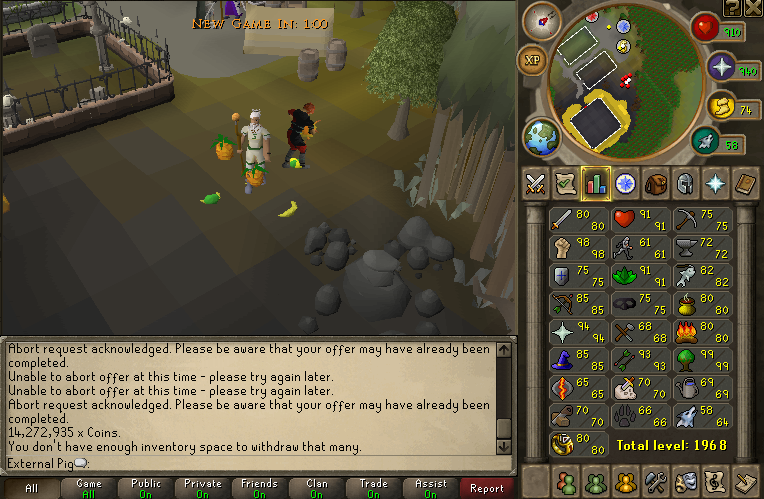Open the Combat Options tab

tap(535, 184)
